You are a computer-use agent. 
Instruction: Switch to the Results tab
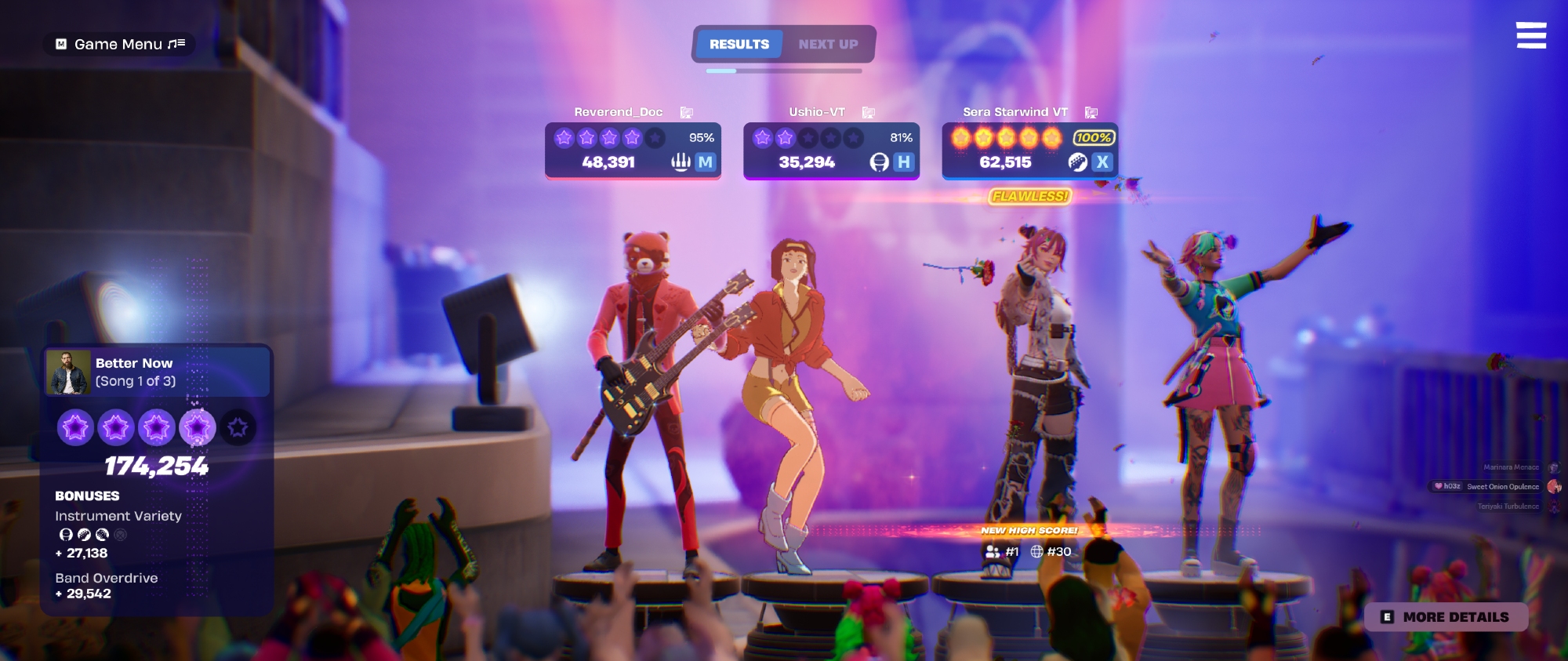point(739,45)
